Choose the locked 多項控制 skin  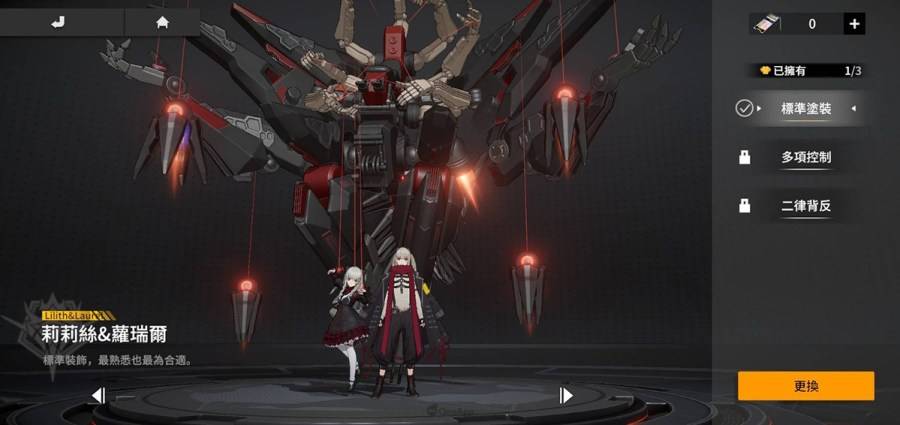pyautogui.click(x=806, y=157)
